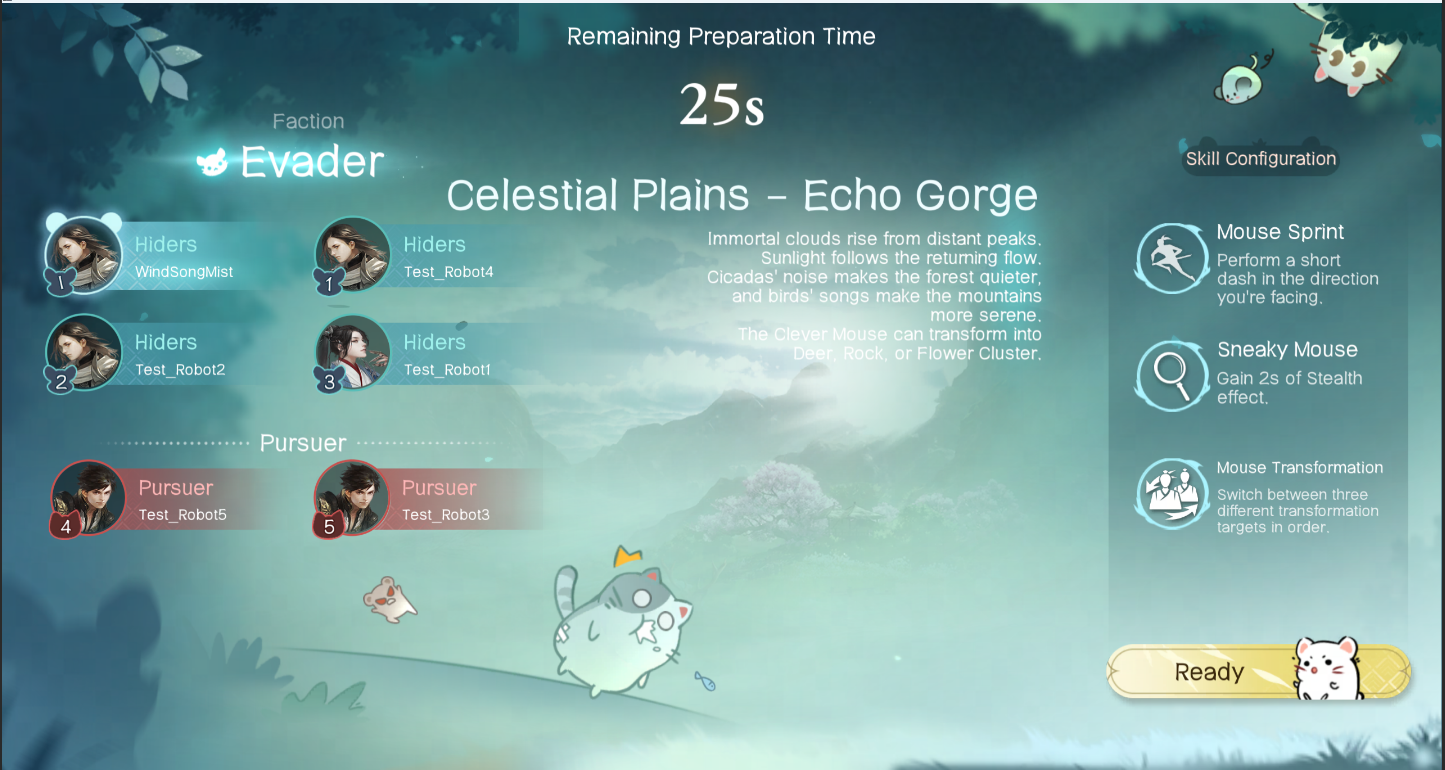Select the Mouse Transformation skill icon

pyautogui.click(x=1172, y=493)
